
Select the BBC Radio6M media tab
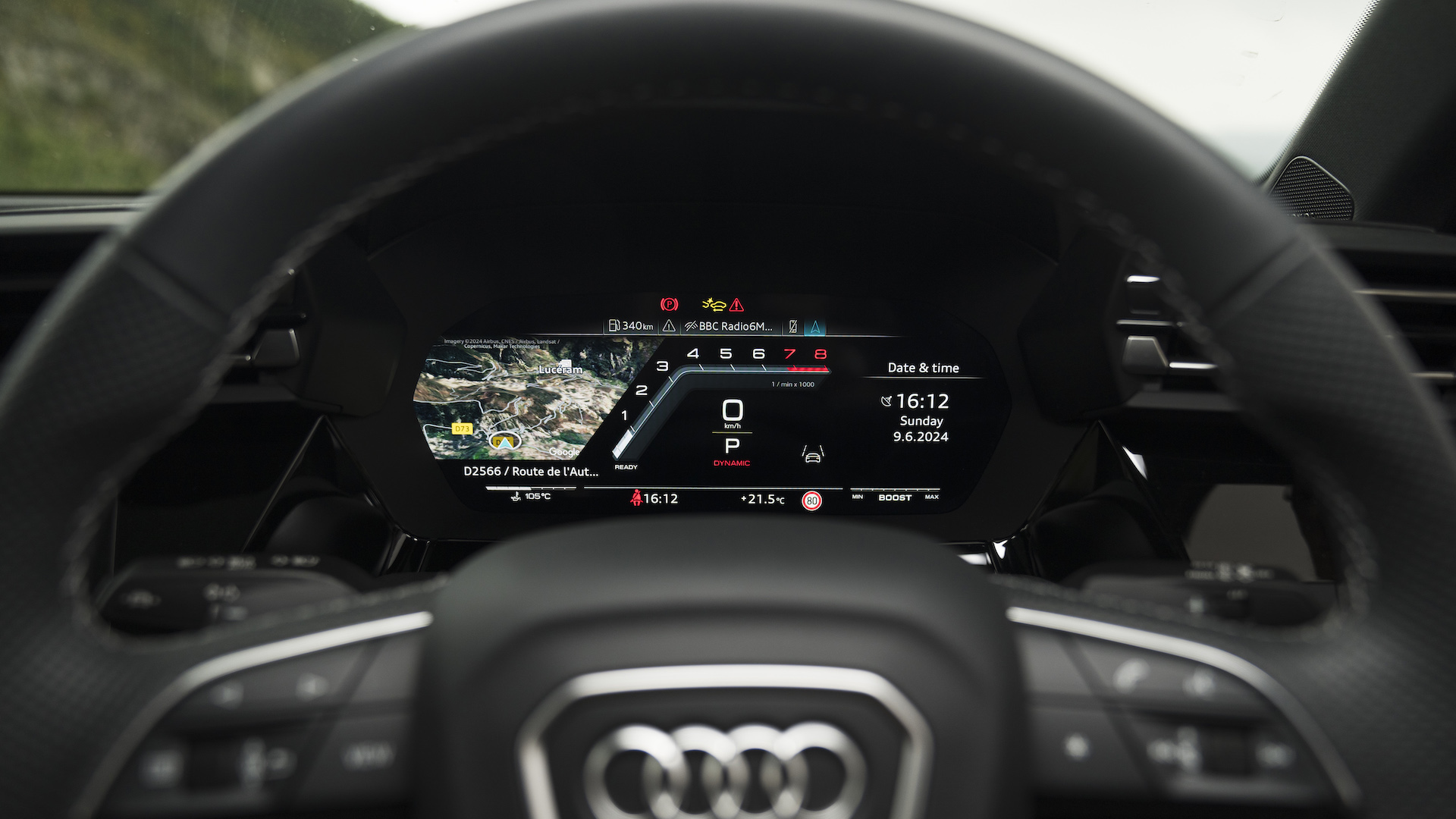pyautogui.click(x=728, y=326)
